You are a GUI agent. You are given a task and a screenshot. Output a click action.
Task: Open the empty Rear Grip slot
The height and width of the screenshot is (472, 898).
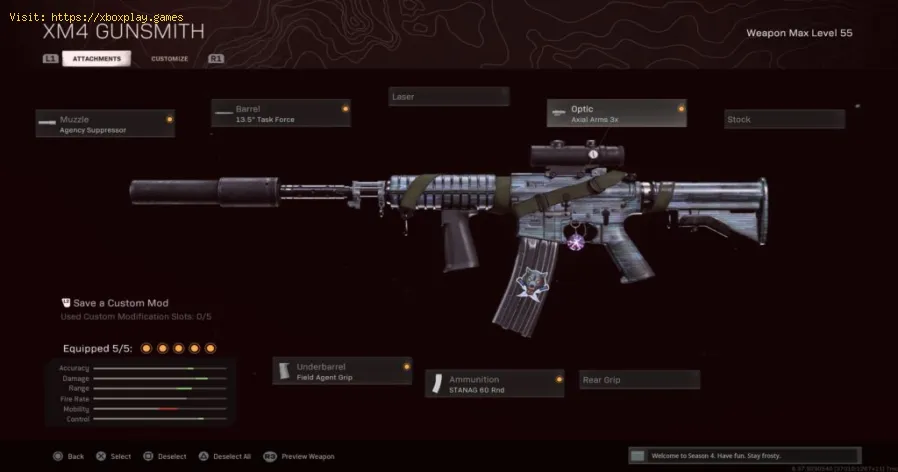[640, 380]
